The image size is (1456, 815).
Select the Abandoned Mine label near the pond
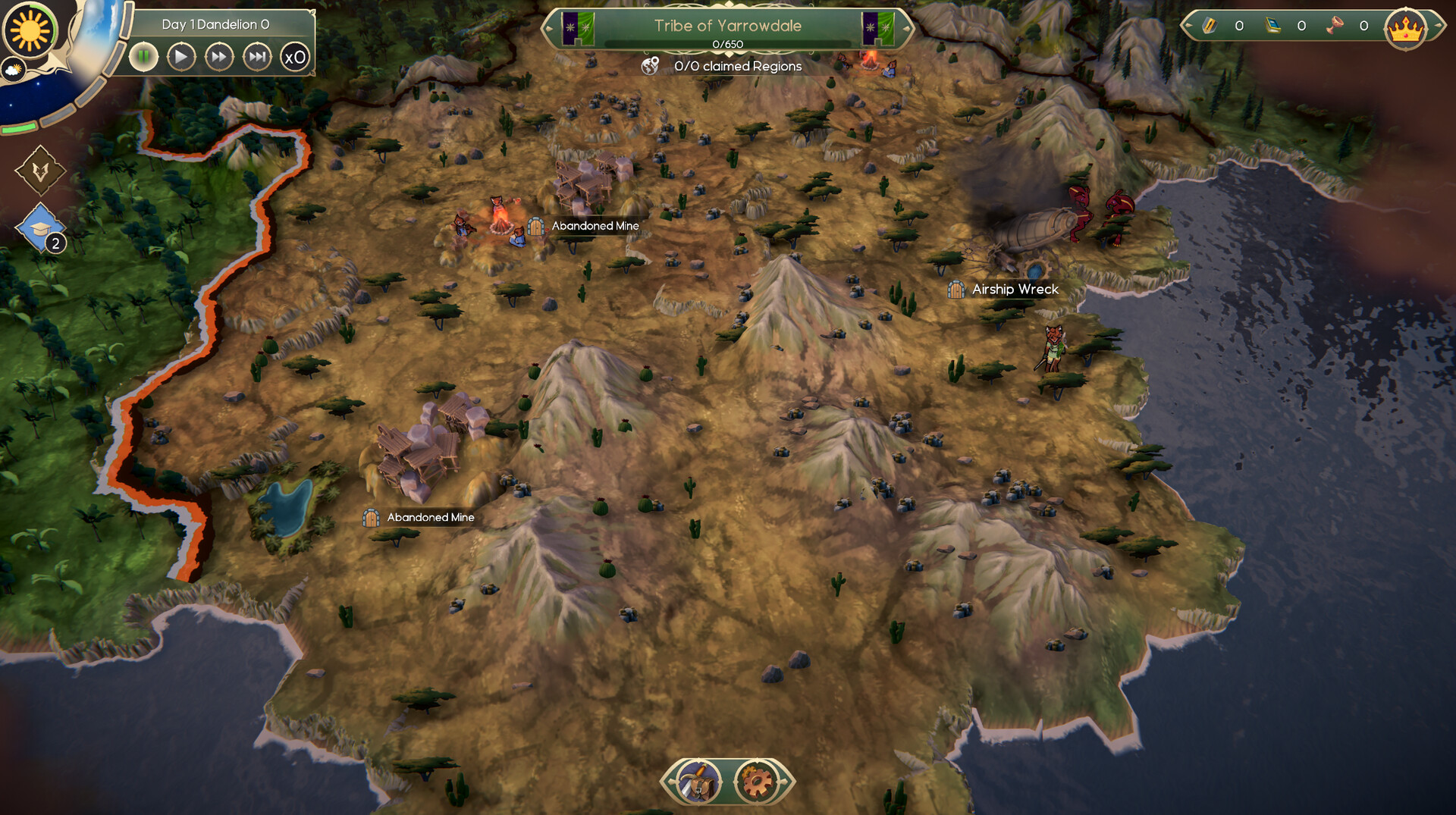click(430, 518)
